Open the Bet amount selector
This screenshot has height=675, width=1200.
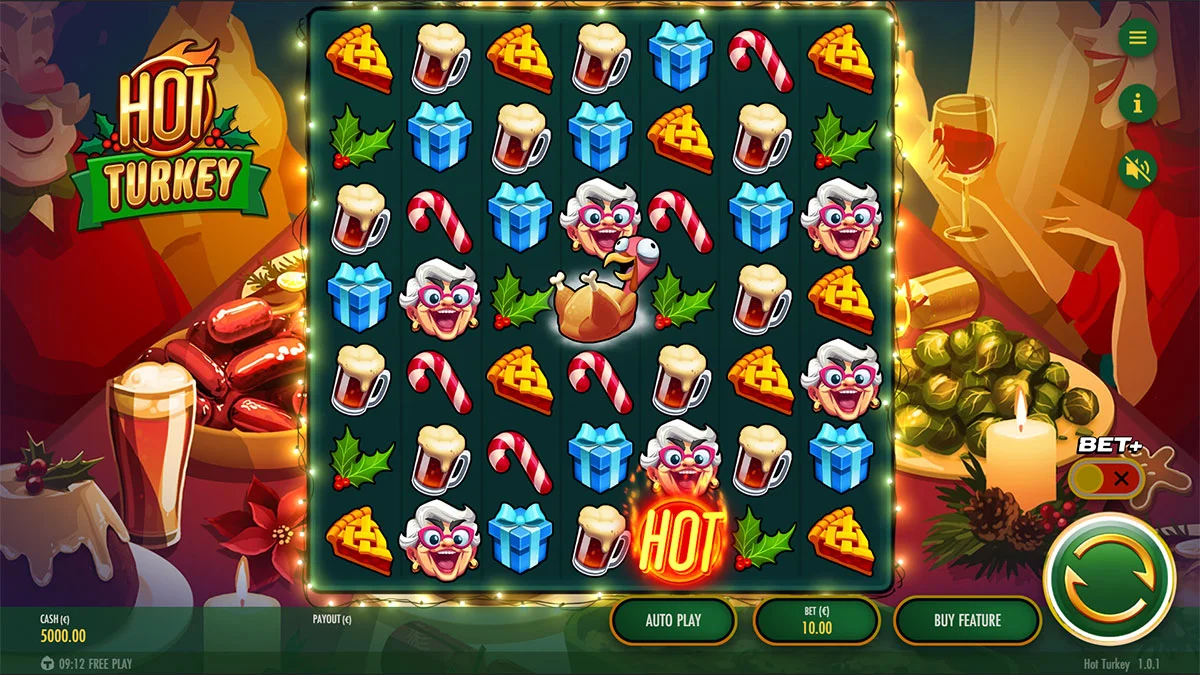tap(816, 620)
